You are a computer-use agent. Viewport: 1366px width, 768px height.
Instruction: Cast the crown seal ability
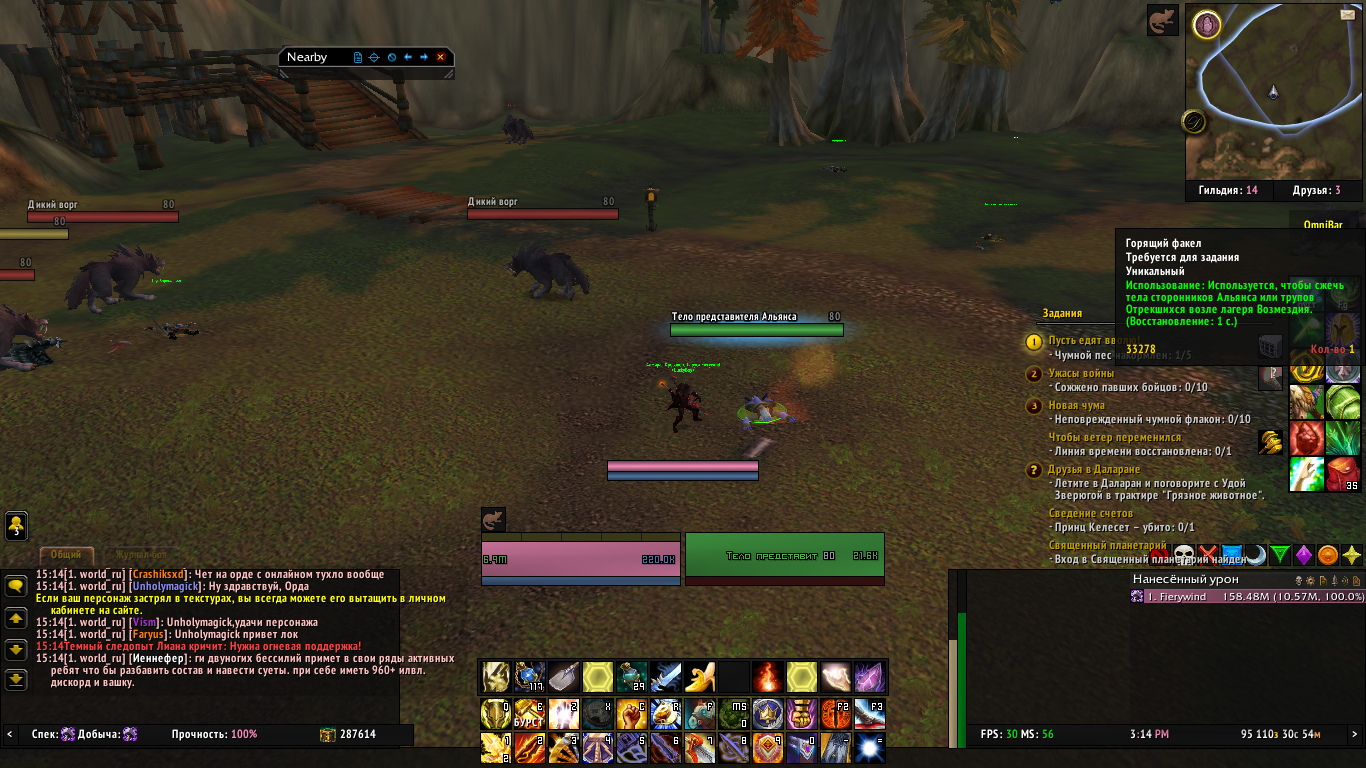(767, 713)
